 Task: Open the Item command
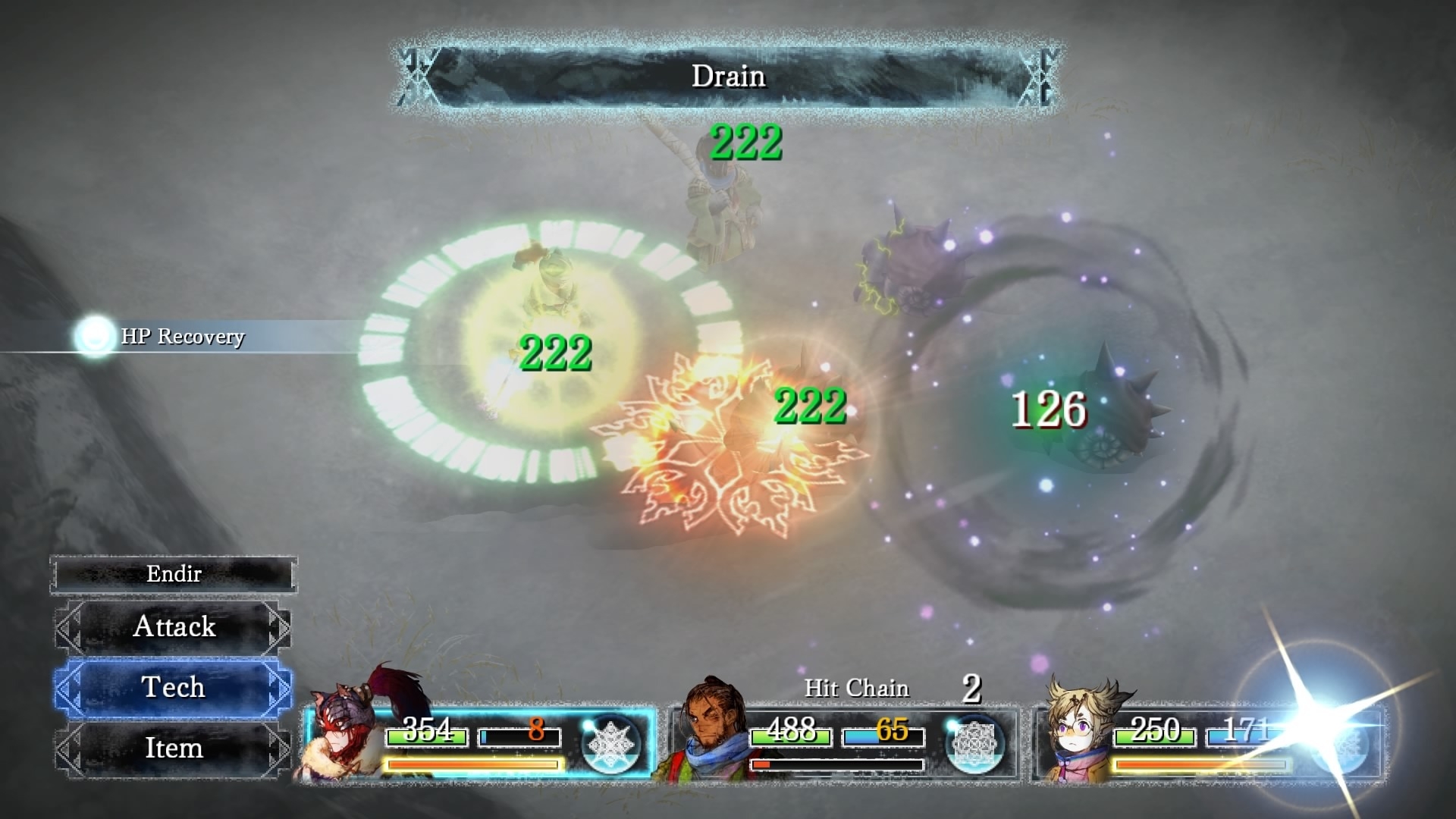(x=174, y=748)
